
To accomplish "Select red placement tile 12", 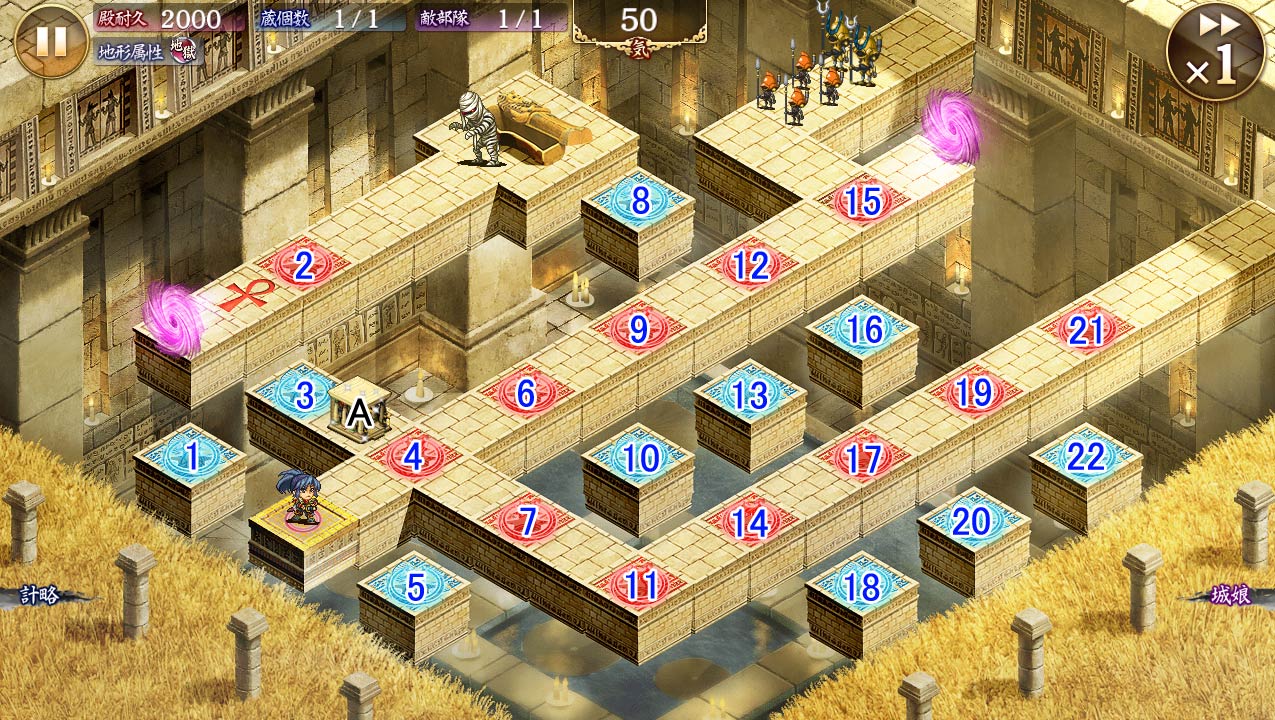I will [750, 266].
